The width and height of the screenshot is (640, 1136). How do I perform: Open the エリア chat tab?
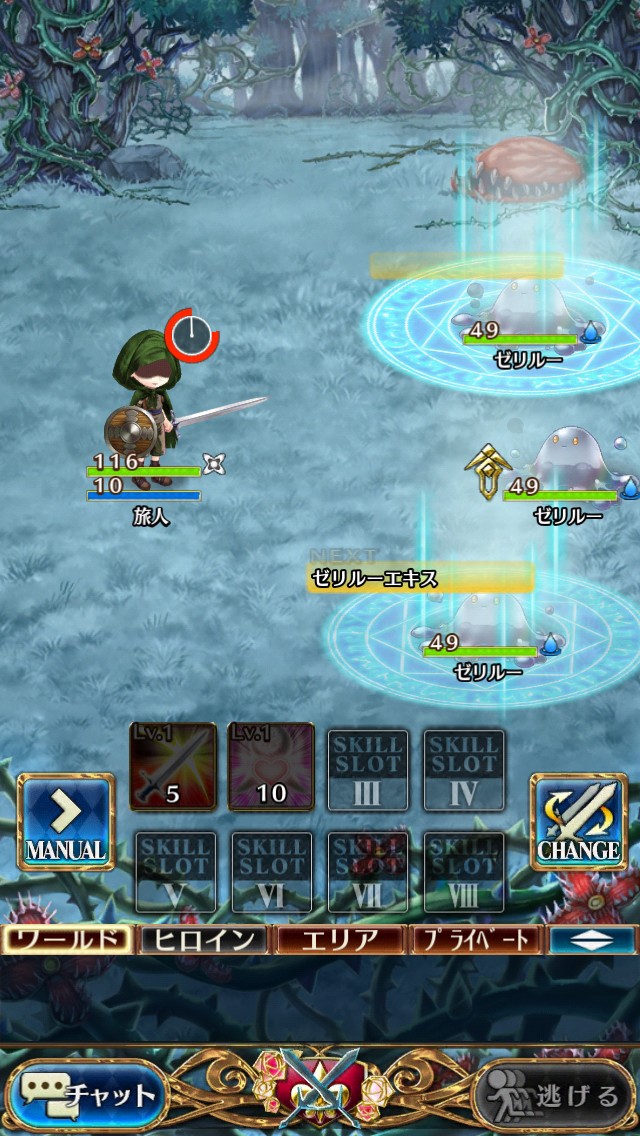pyautogui.click(x=340, y=940)
